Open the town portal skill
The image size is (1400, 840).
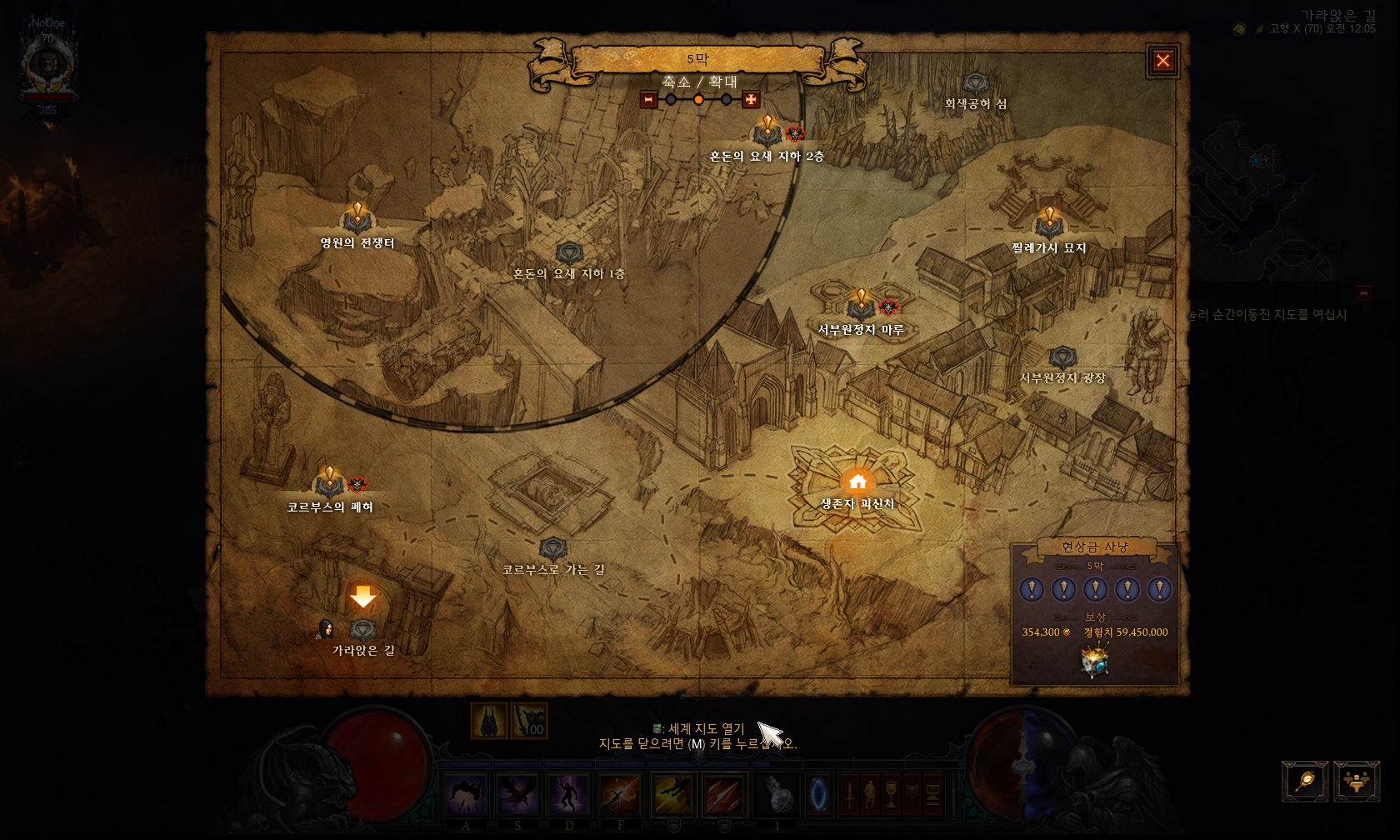[818, 794]
